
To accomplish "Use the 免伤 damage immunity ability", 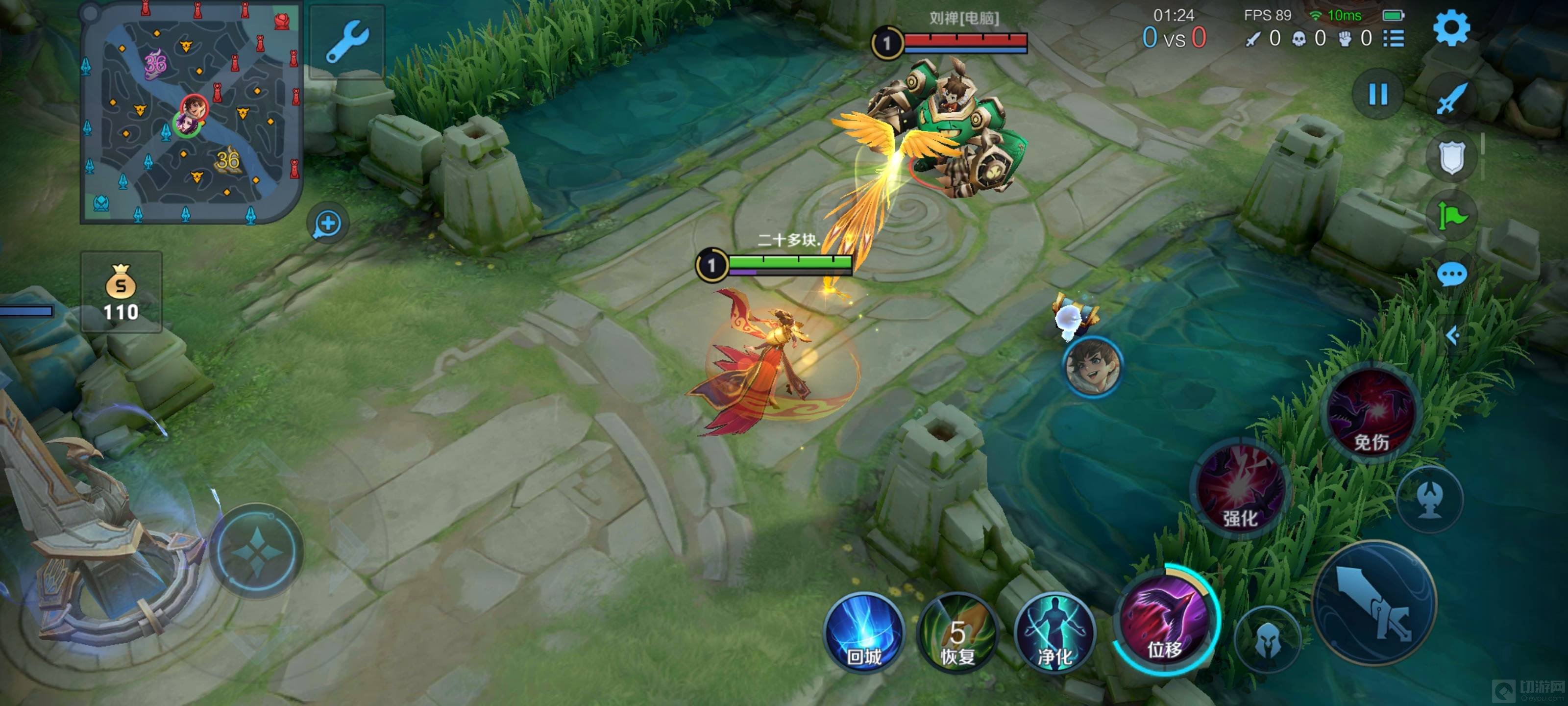I will [1372, 414].
